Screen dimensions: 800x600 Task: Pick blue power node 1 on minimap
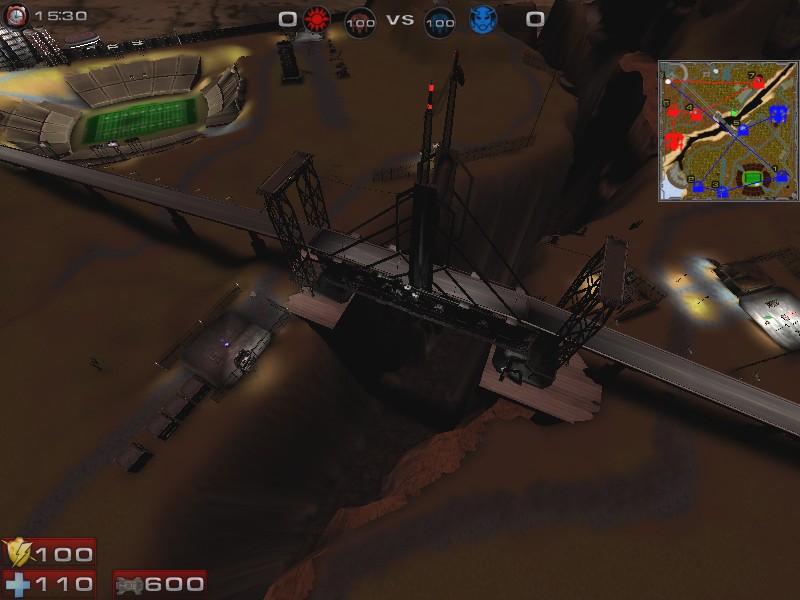click(782, 176)
